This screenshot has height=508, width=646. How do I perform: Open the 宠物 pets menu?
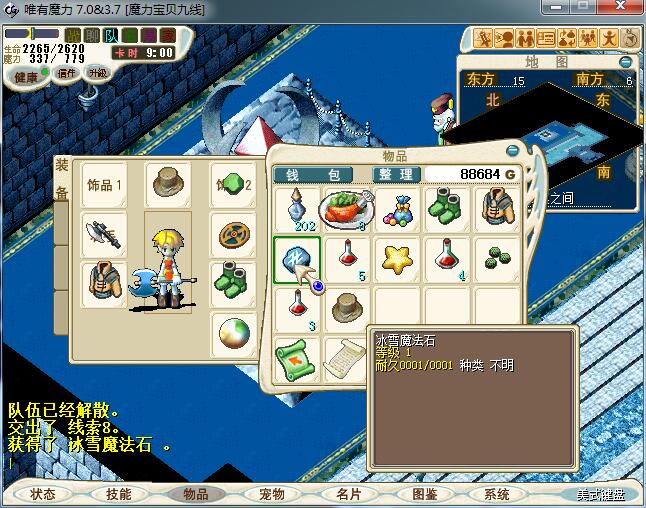[270, 494]
